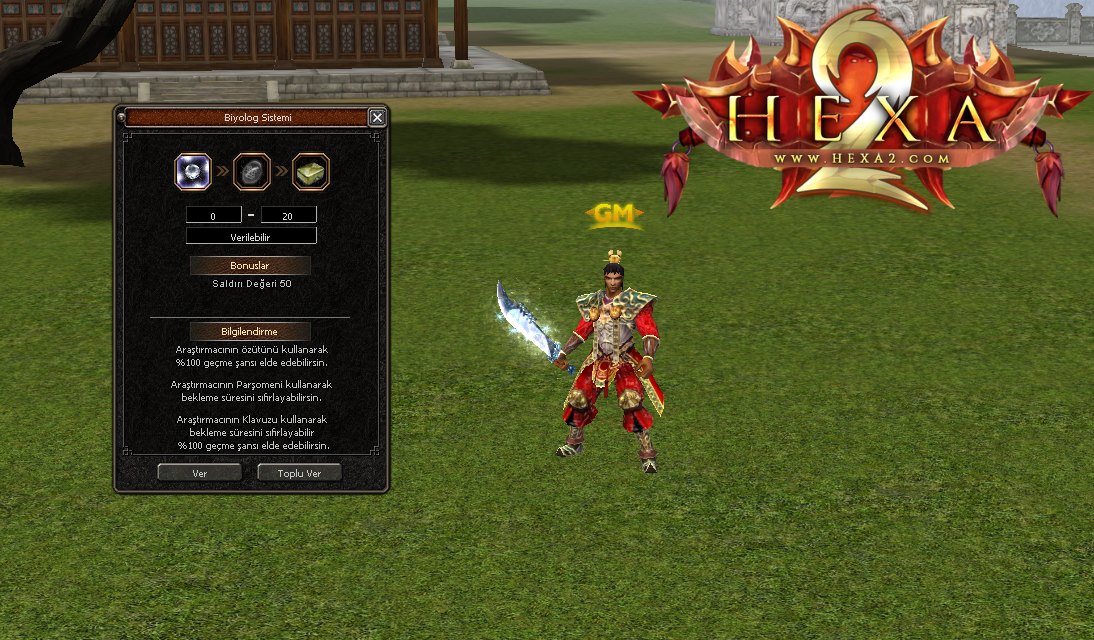Select the glowing white orb item slot

[193, 172]
